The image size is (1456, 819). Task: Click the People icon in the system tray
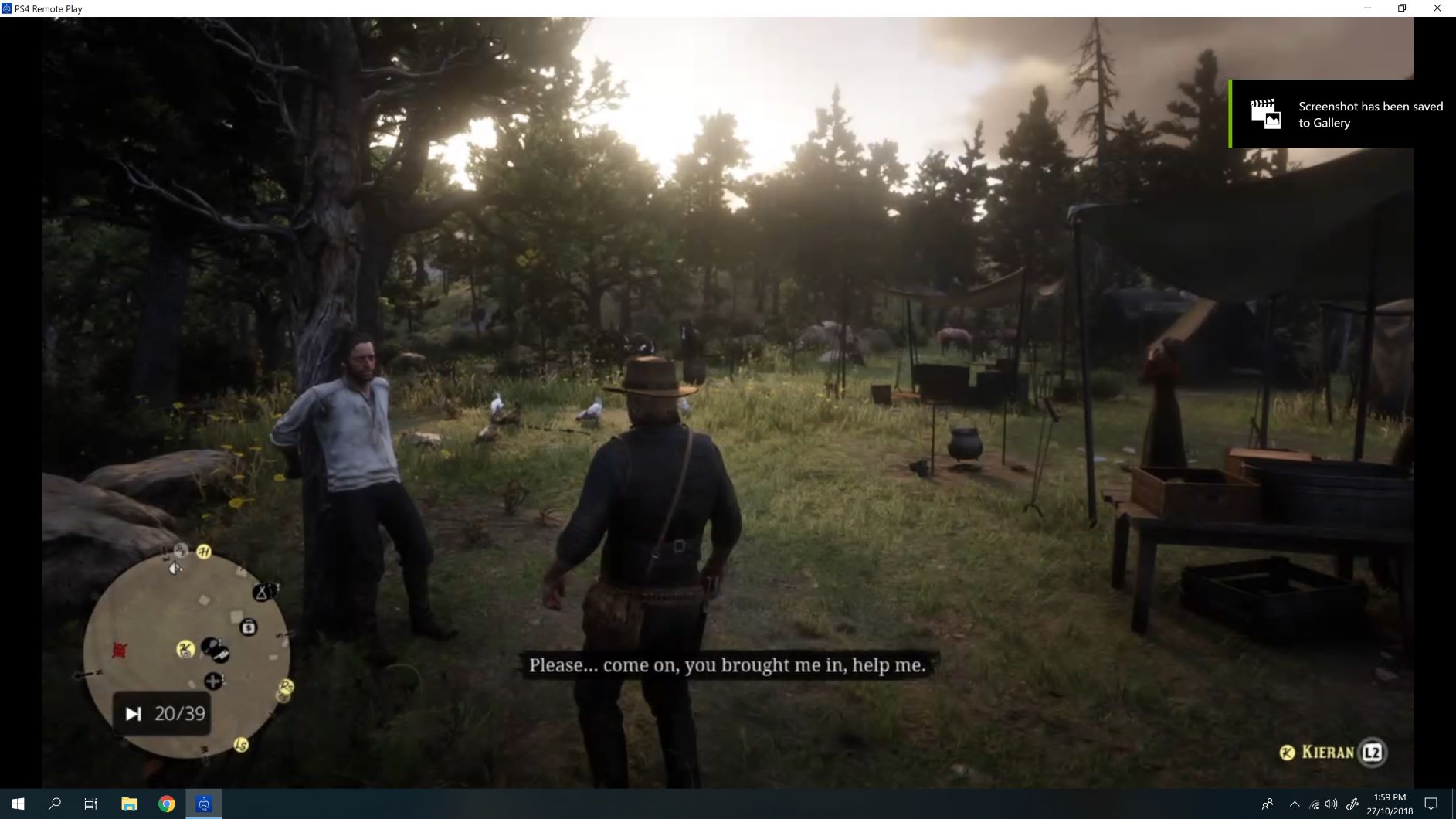(x=1268, y=804)
